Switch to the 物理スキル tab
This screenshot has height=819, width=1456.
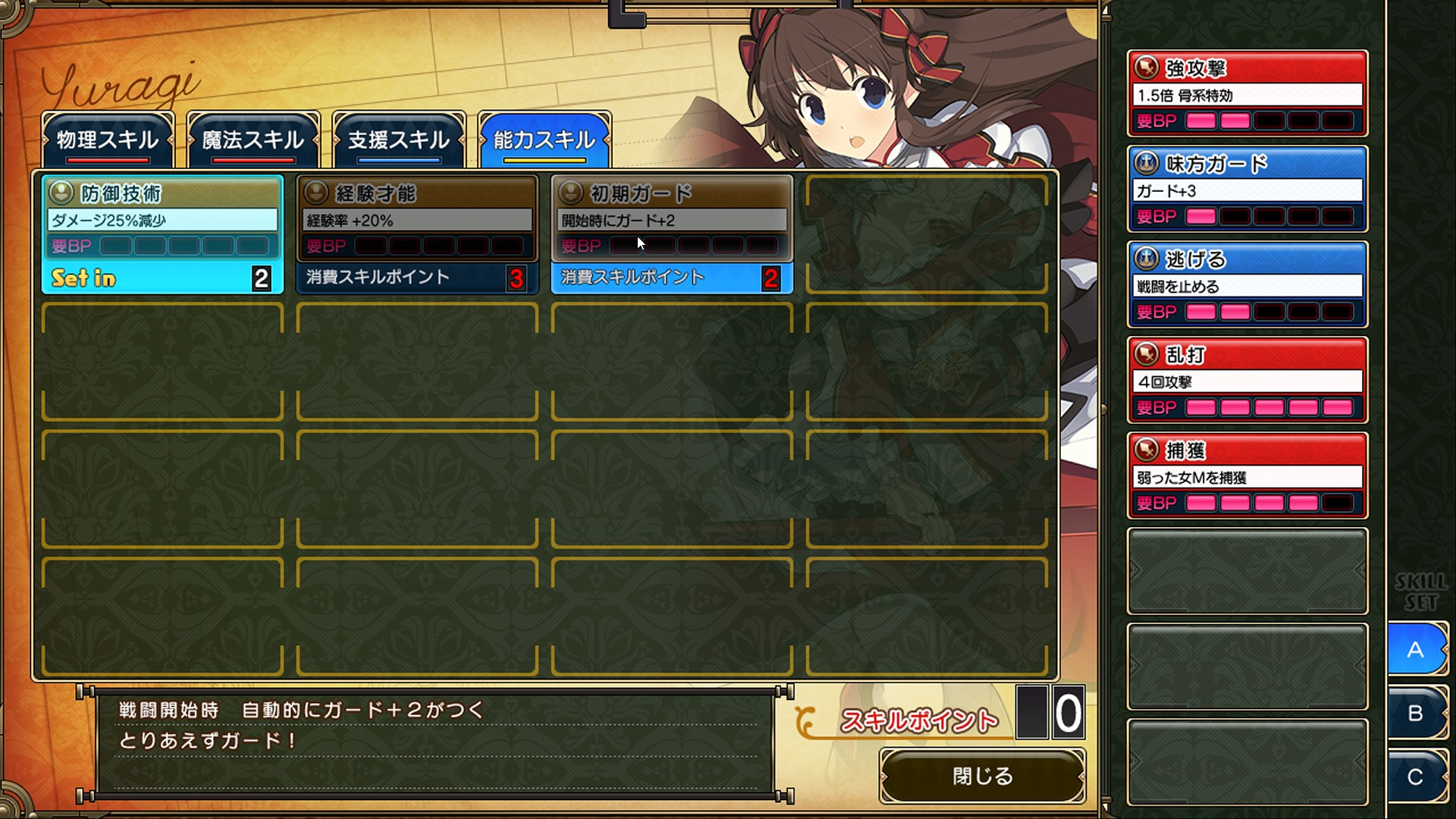pos(108,140)
